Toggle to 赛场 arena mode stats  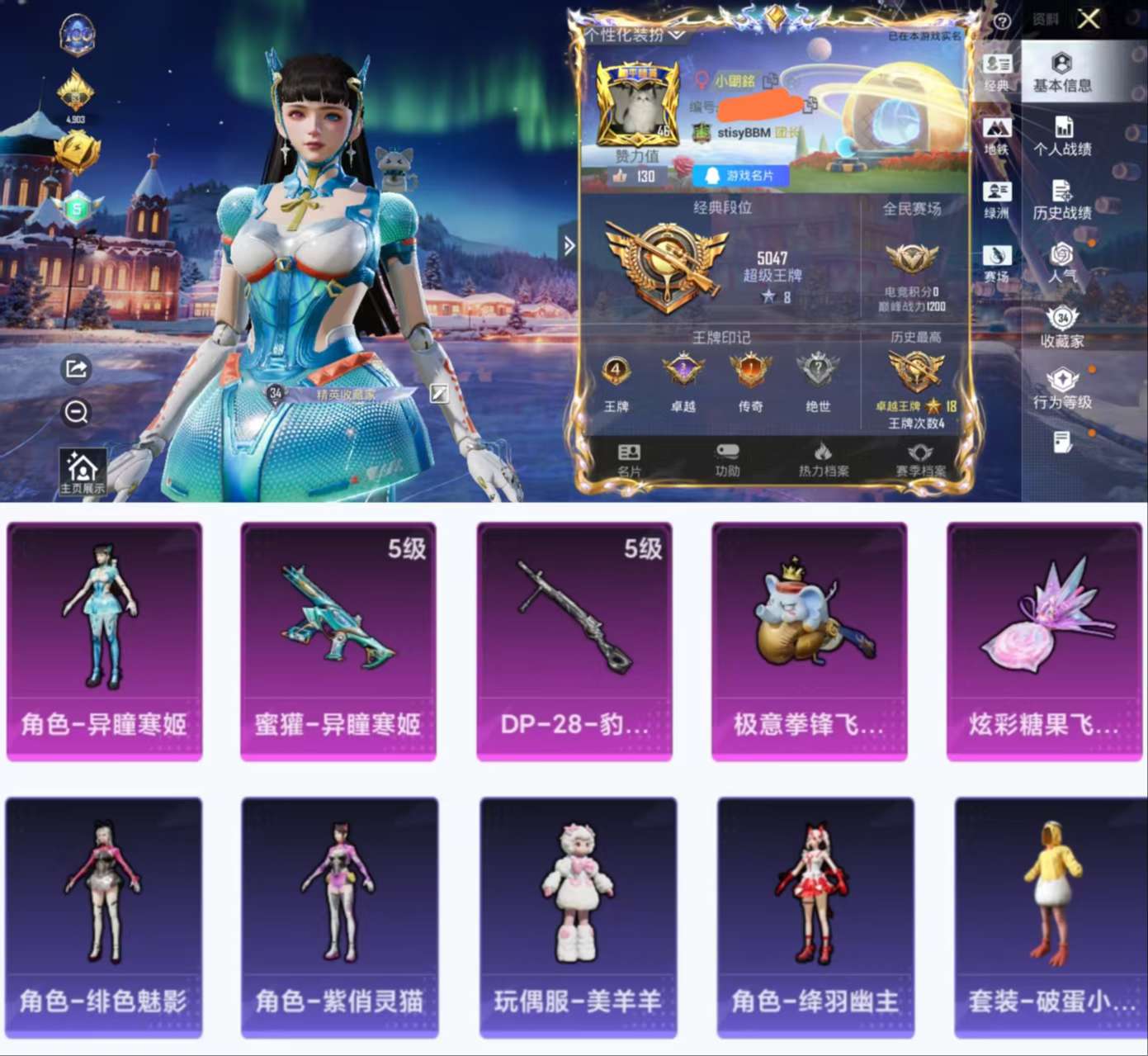point(998,263)
